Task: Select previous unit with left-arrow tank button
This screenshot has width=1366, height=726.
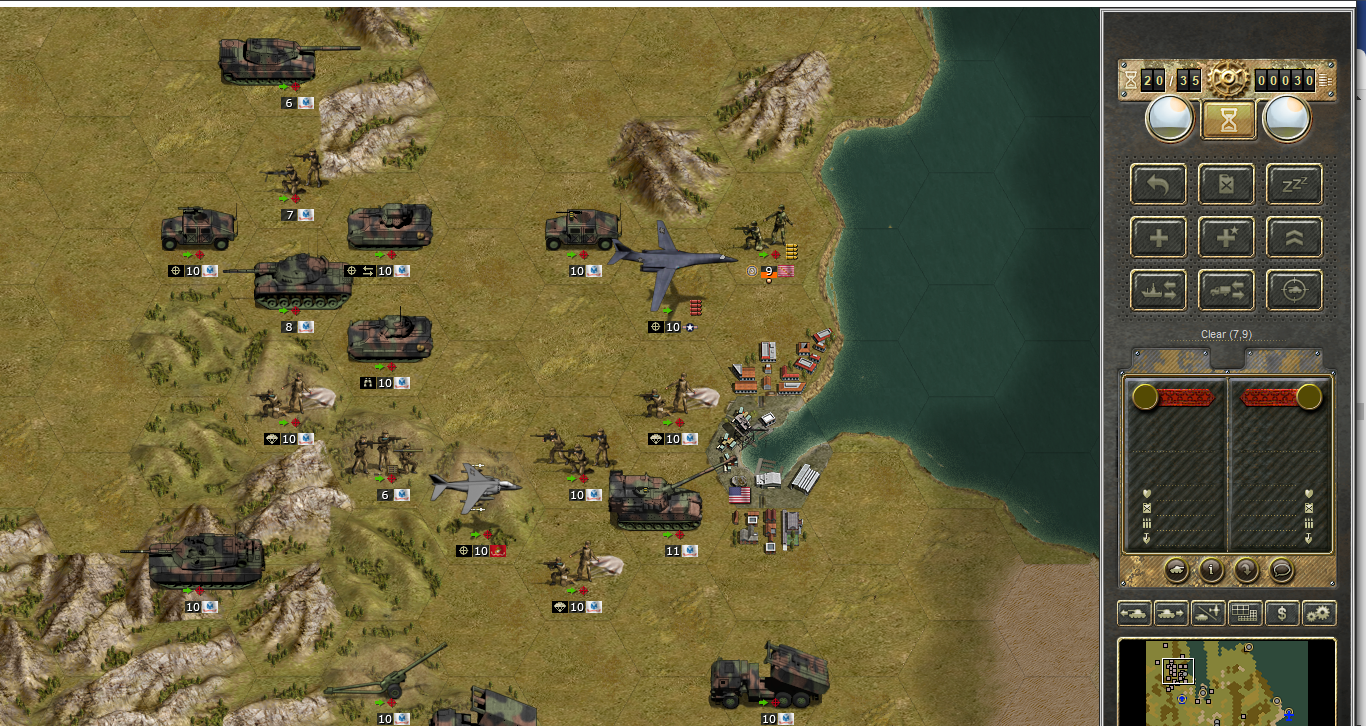Action: [1134, 613]
